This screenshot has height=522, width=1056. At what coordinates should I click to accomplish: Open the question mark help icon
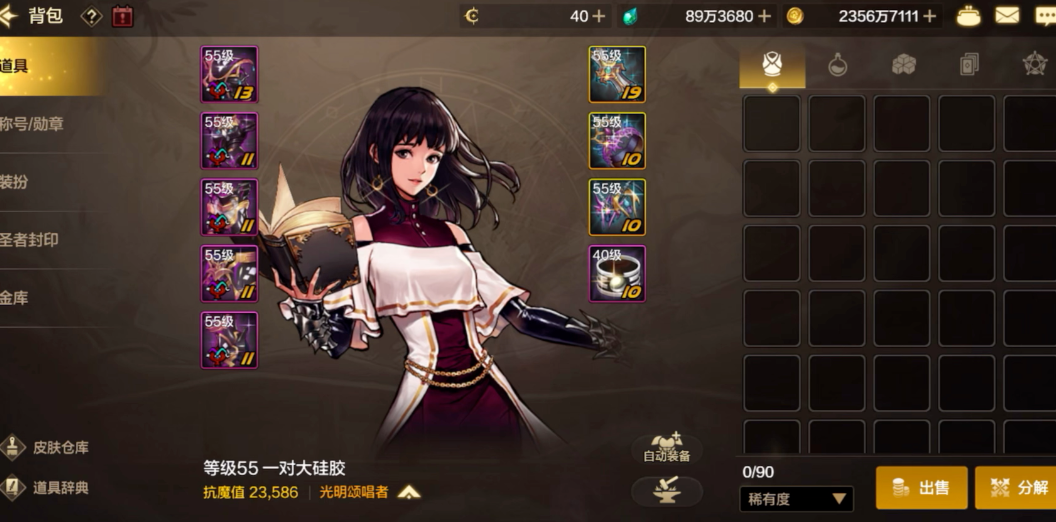pos(91,16)
